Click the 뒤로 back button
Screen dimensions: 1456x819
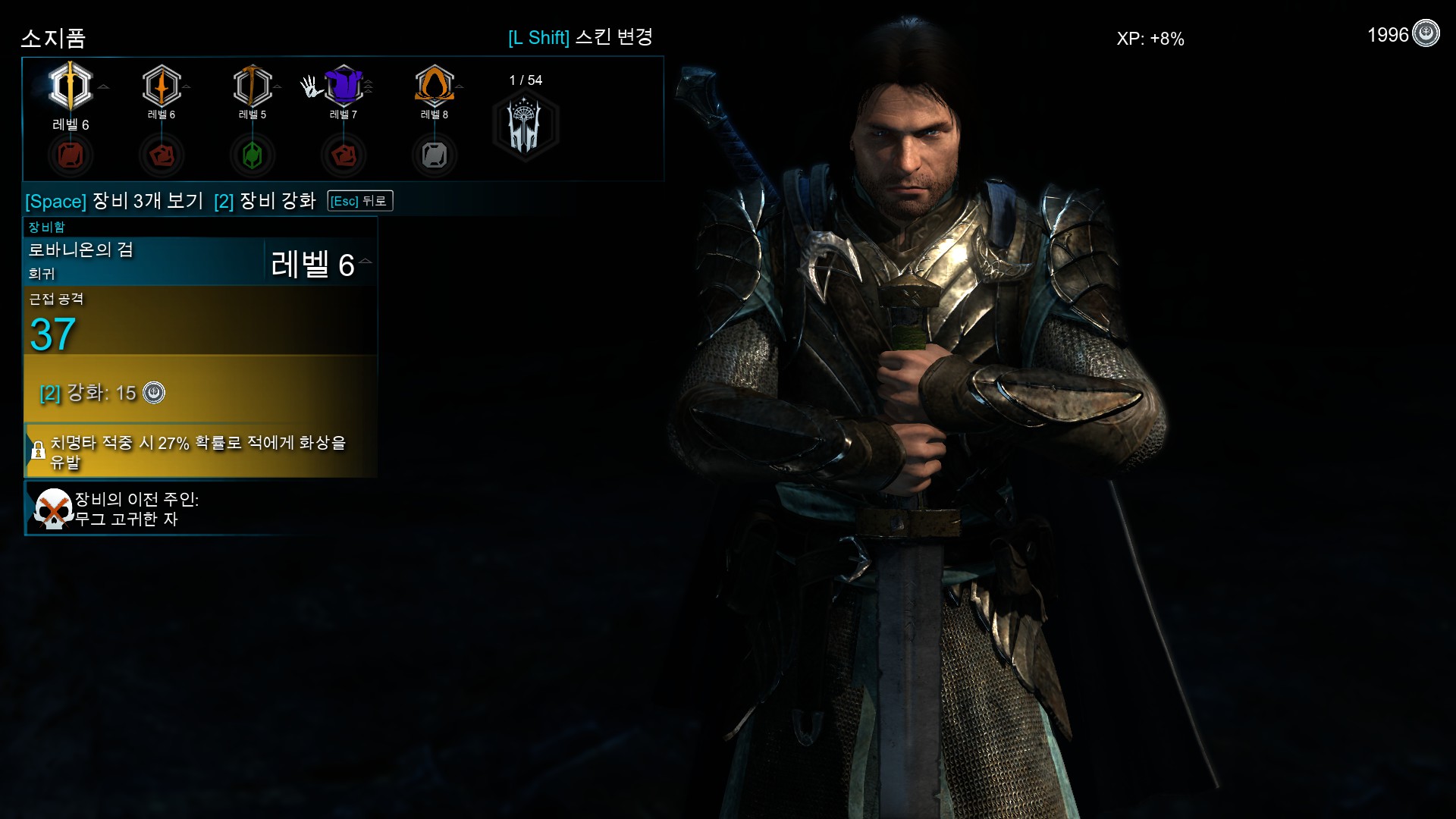[360, 201]
